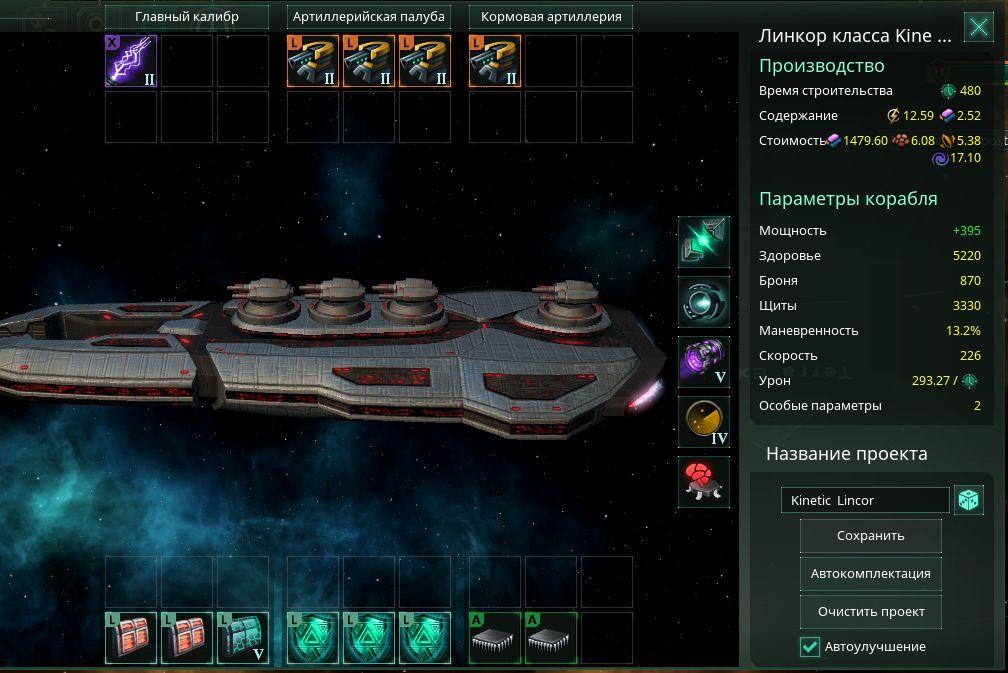This screenshot has height=673, width=1008.
Task: Click the Сохранить button
Action: tap(870, 536)
